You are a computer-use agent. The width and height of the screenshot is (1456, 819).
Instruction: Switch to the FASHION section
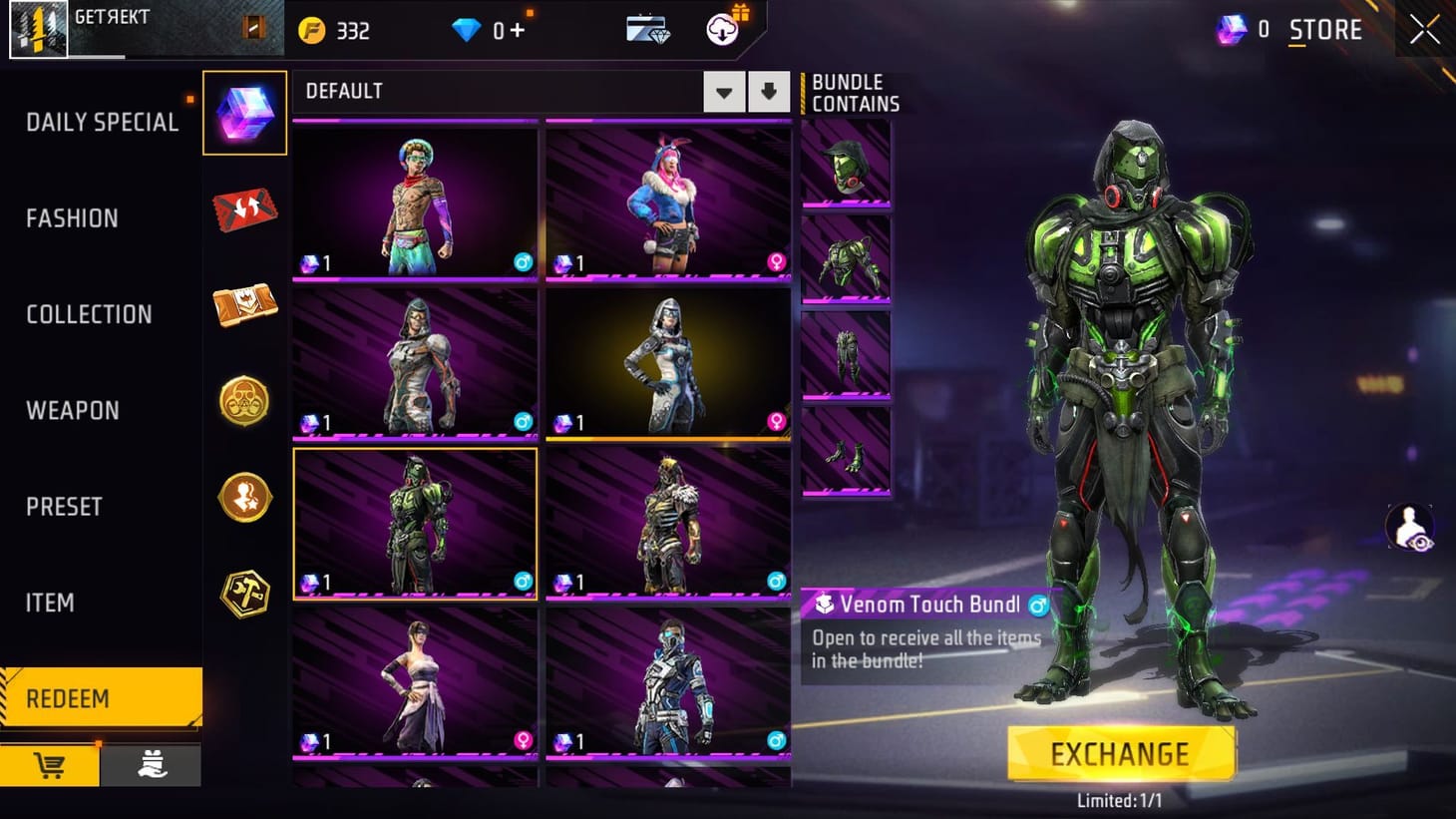(71, 217)
